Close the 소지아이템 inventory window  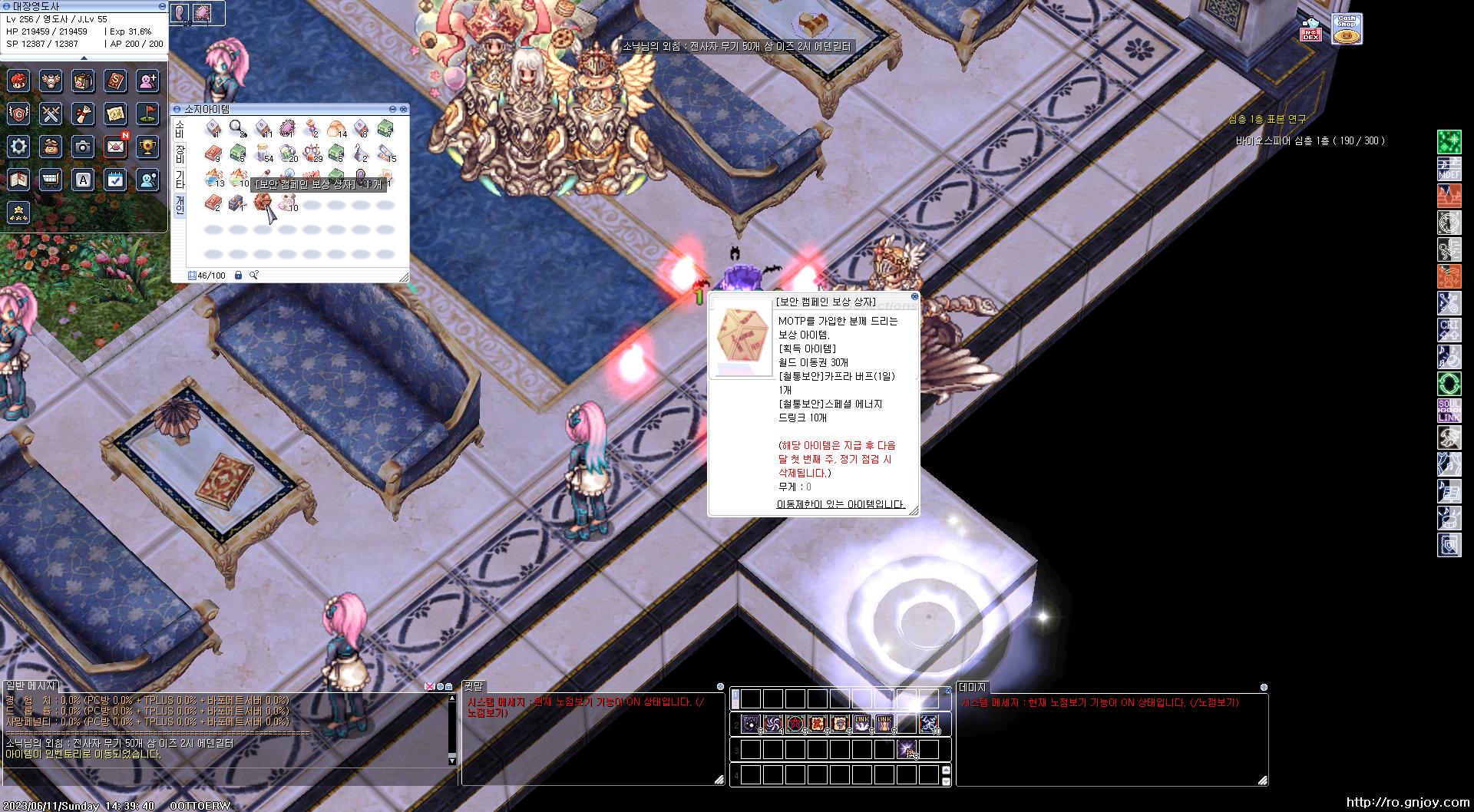click(x=404, y=110)
